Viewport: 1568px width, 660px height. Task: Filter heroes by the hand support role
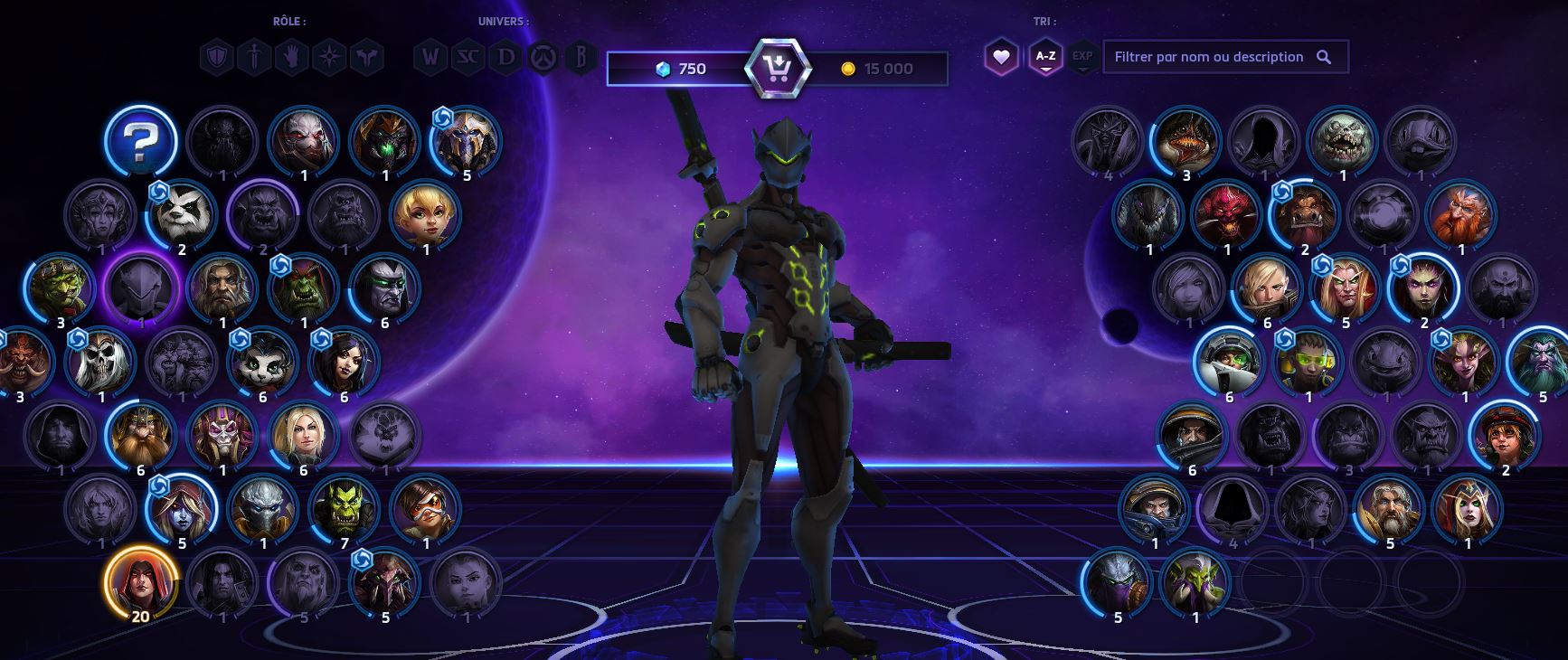292,59
